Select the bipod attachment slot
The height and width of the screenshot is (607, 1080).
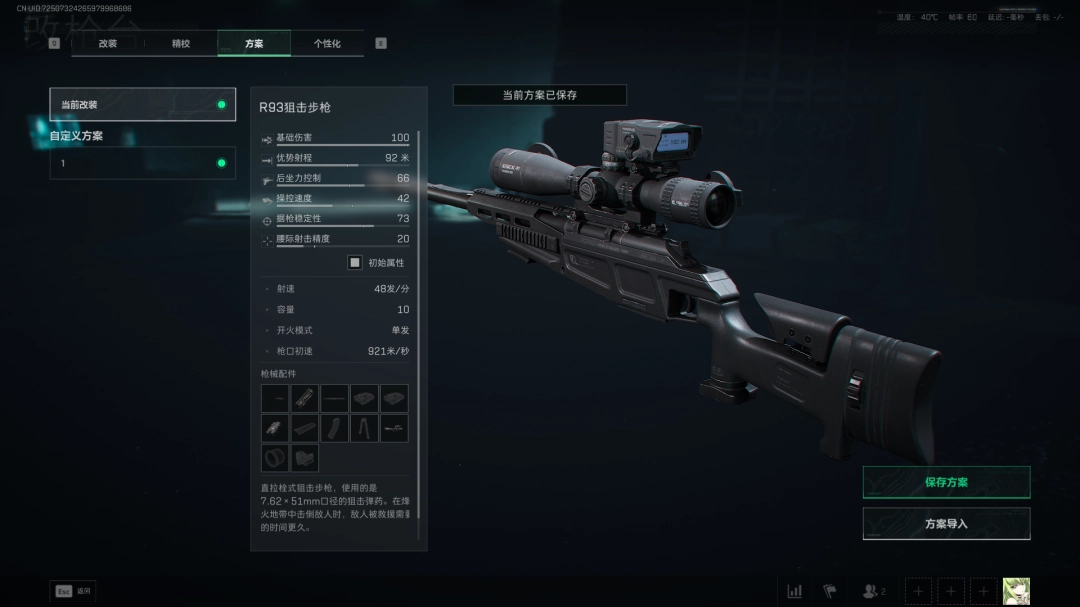364,428
